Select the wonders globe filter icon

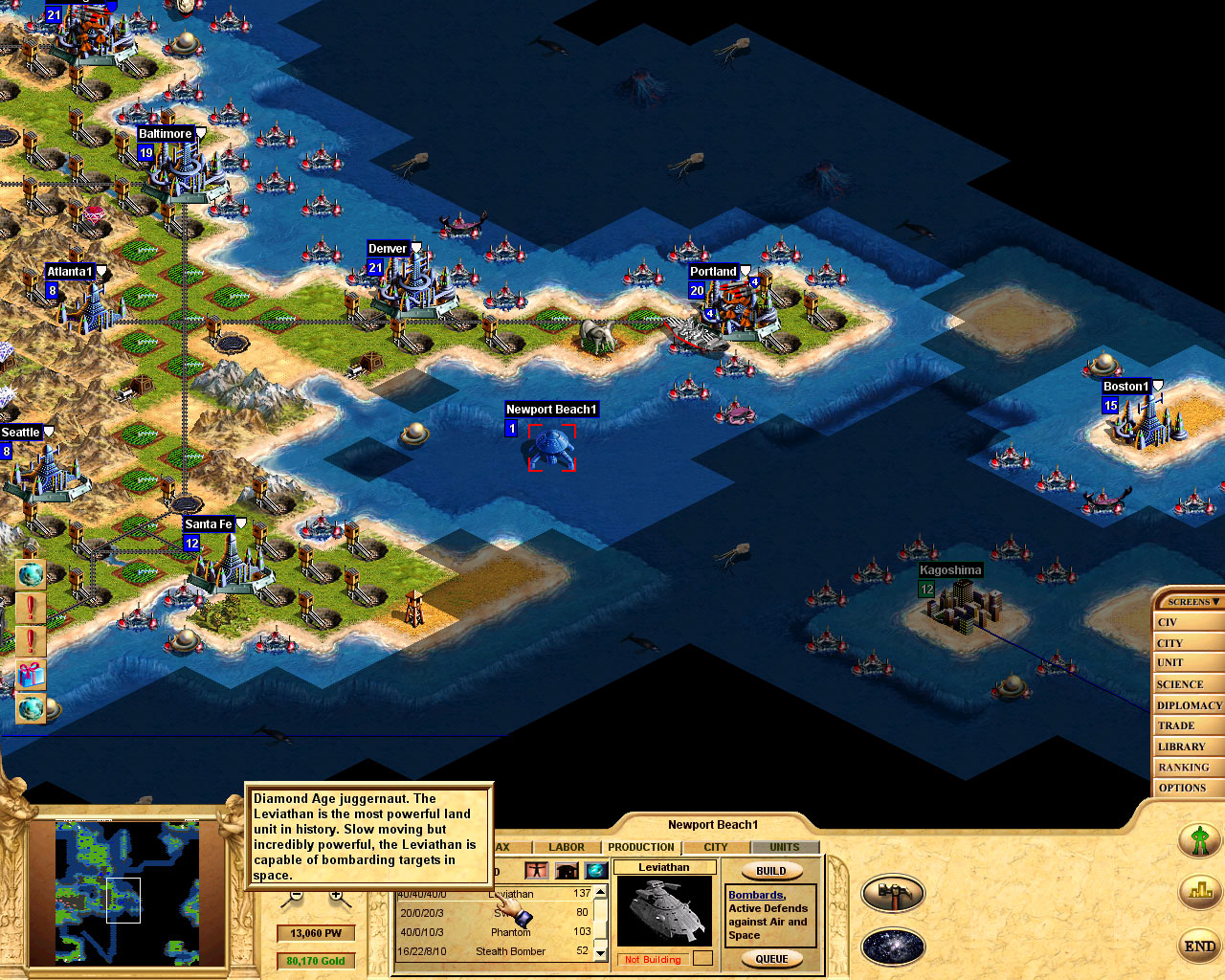pos(595,869)
